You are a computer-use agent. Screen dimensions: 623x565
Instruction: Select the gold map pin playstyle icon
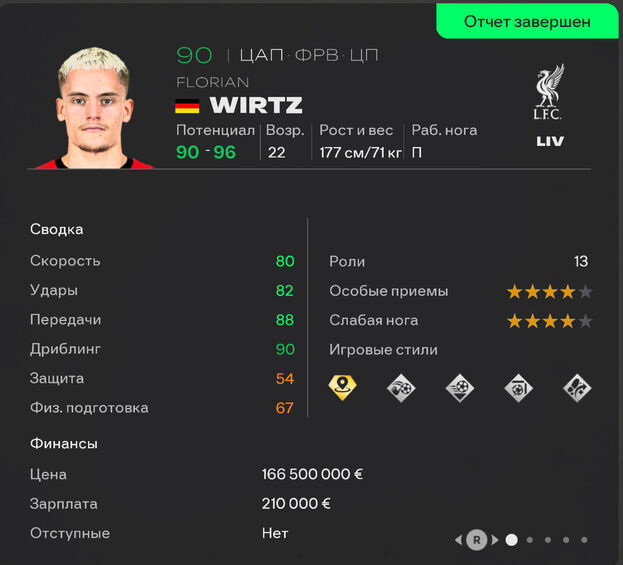point(342,387)
